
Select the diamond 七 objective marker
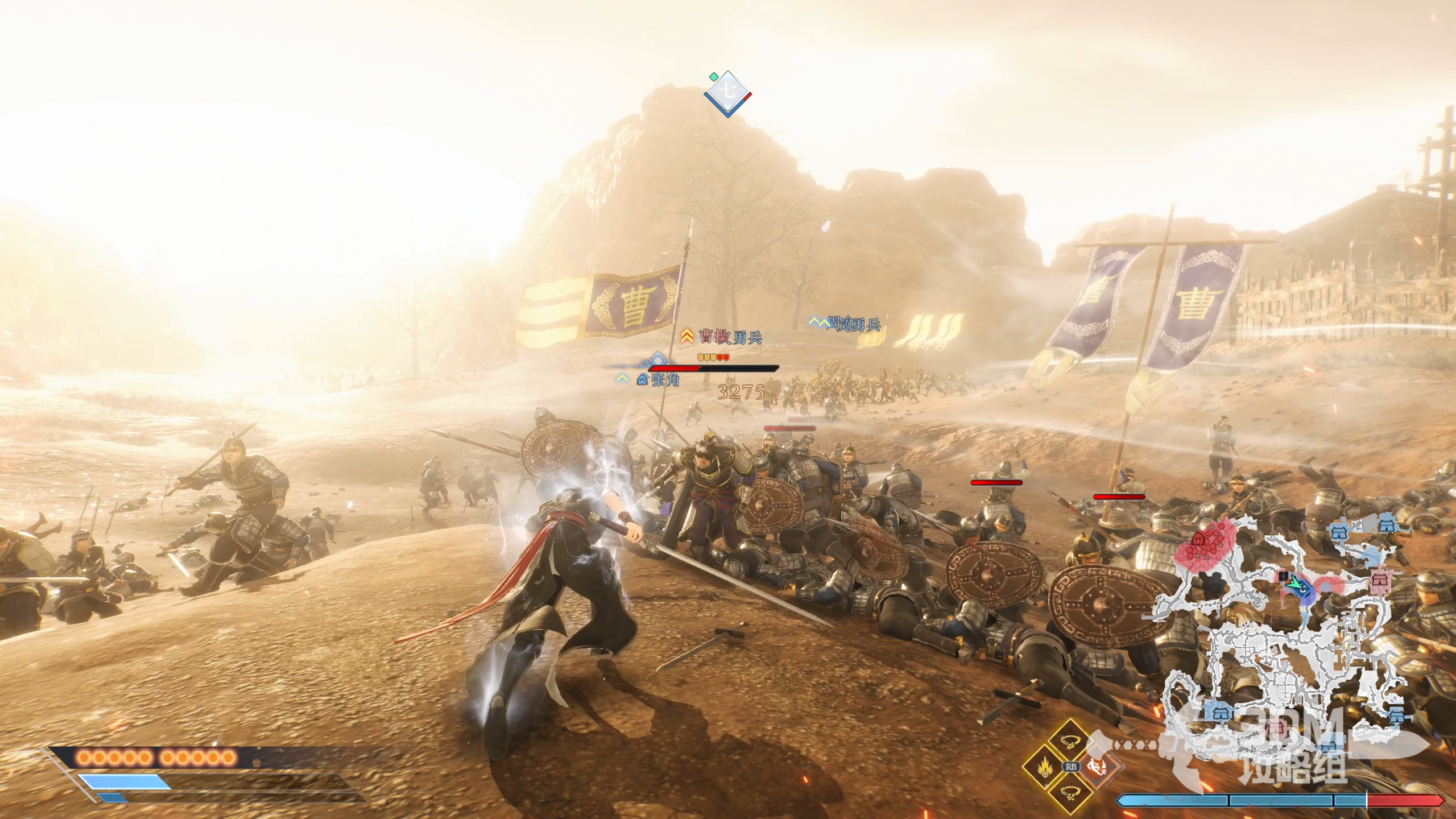727,93
